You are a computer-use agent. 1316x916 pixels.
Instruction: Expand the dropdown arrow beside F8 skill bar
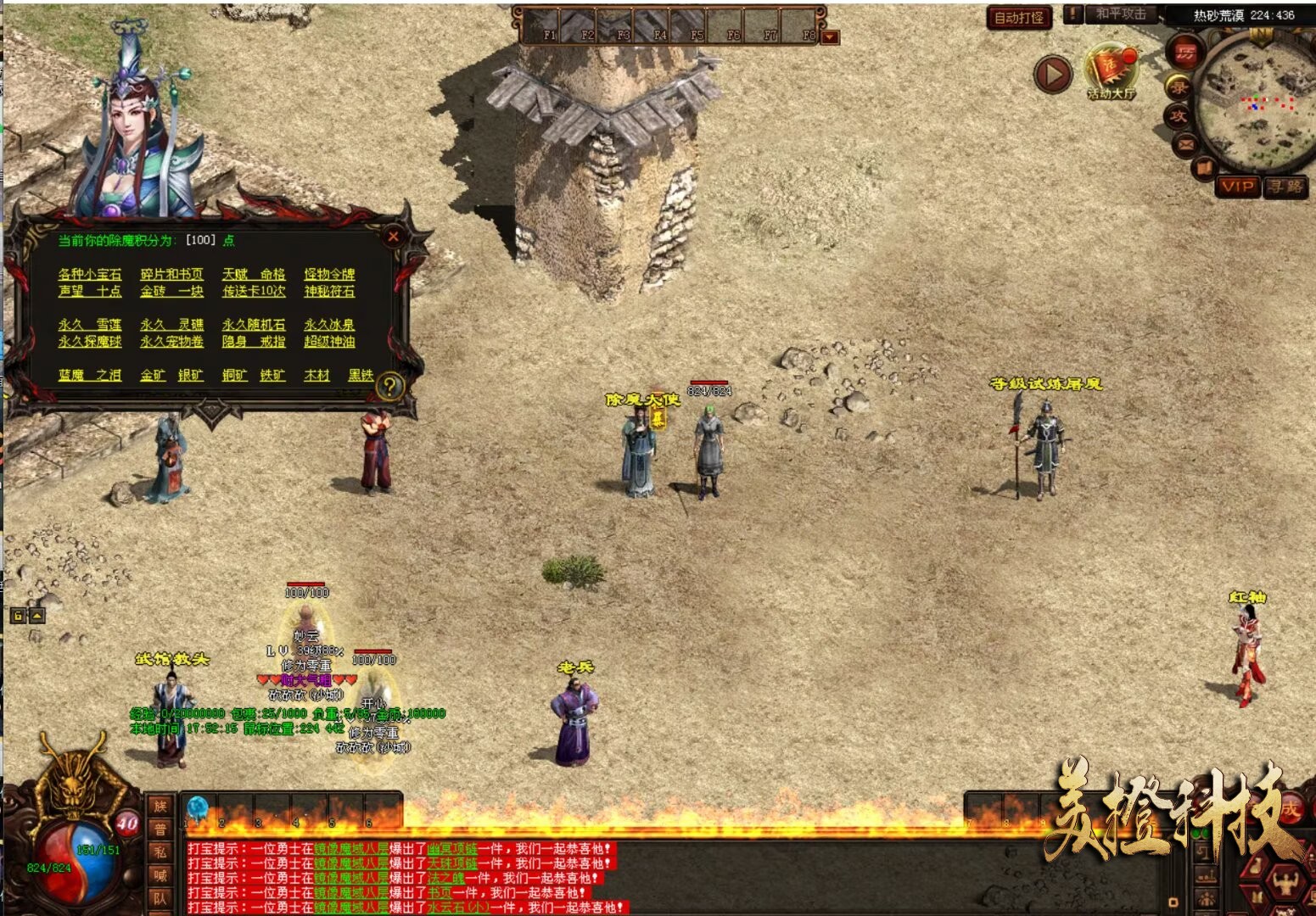pos(831,36)
